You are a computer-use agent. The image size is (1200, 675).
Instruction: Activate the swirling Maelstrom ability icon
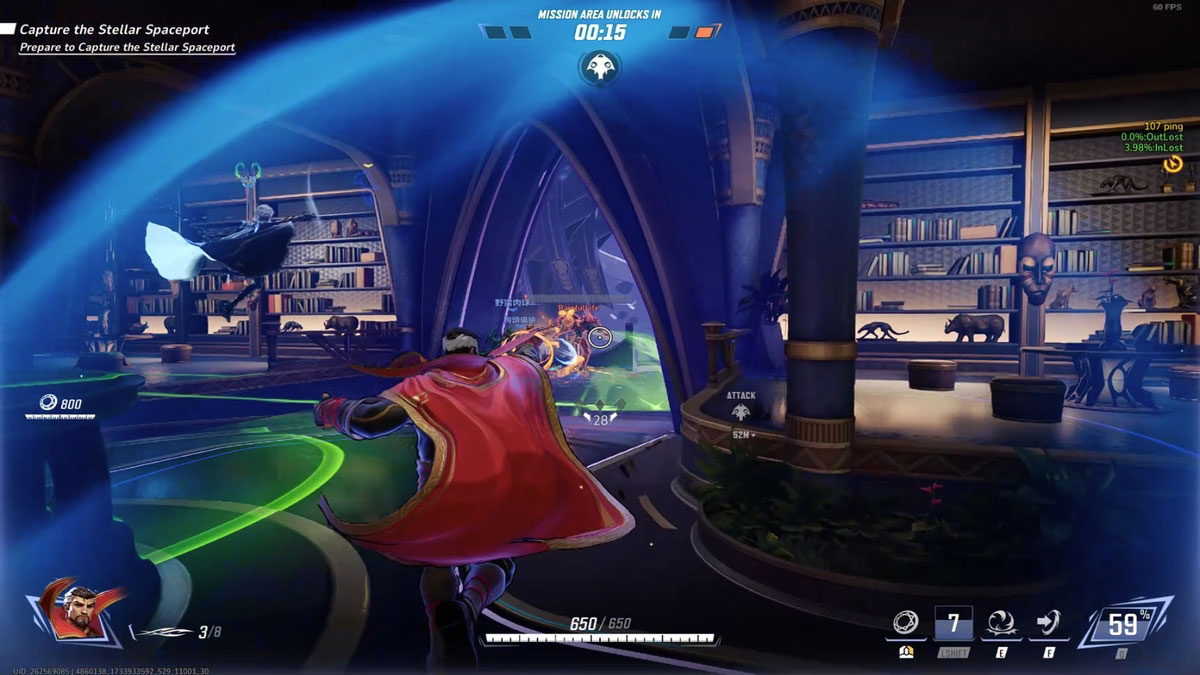click(x=1001, y=624)
